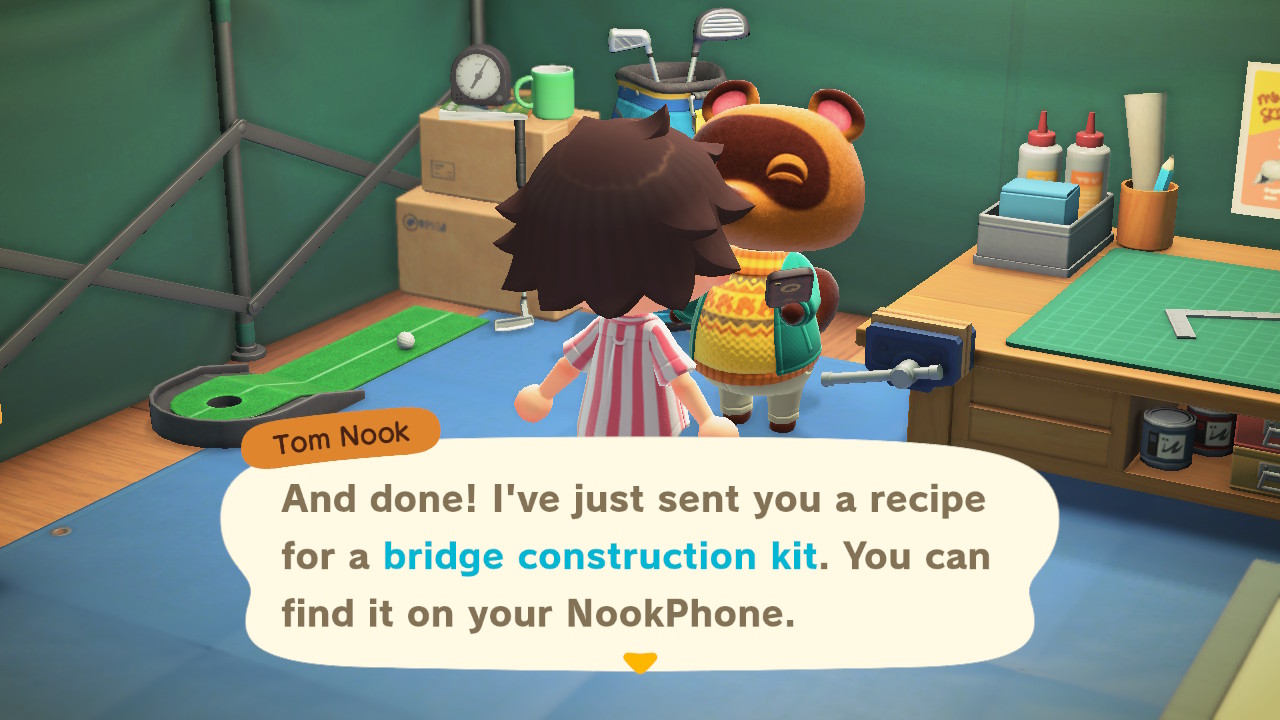Select the alarm clock on the box
The image size is (1280, 720).
pos(480,75)
